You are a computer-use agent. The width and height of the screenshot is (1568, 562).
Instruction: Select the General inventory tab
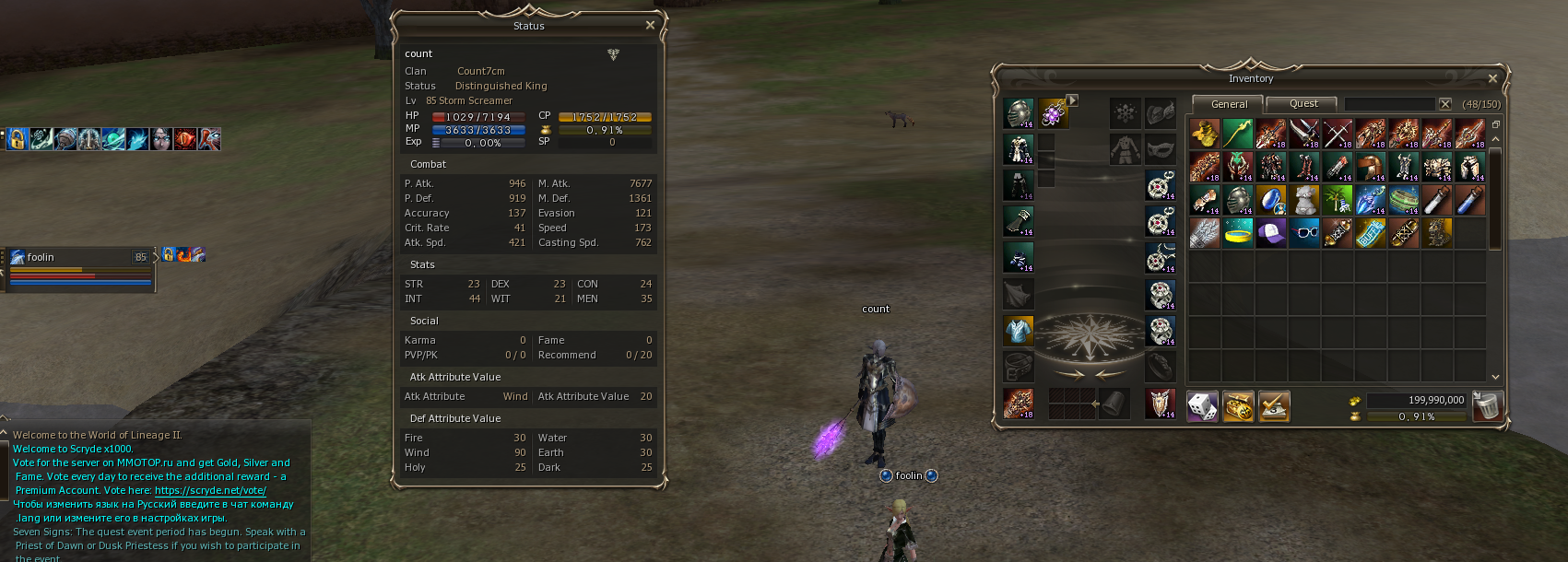pos(1229,104)
